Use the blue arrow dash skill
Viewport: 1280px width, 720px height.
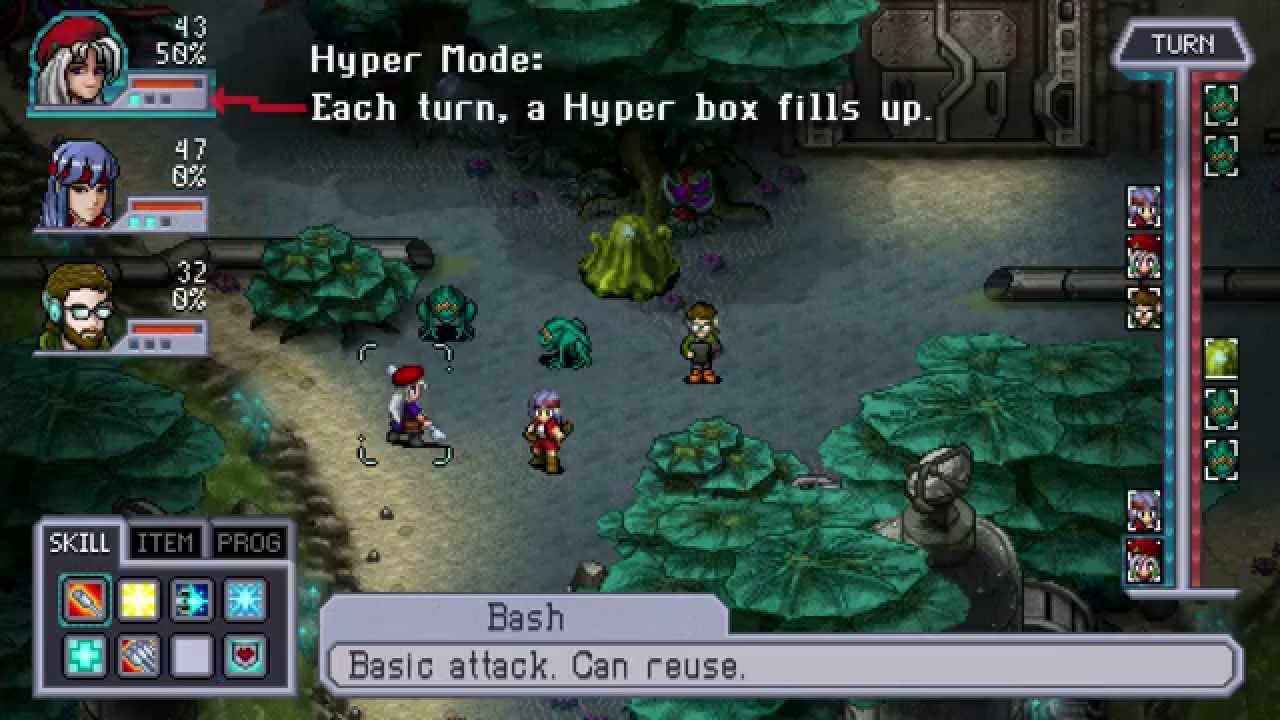192,600
